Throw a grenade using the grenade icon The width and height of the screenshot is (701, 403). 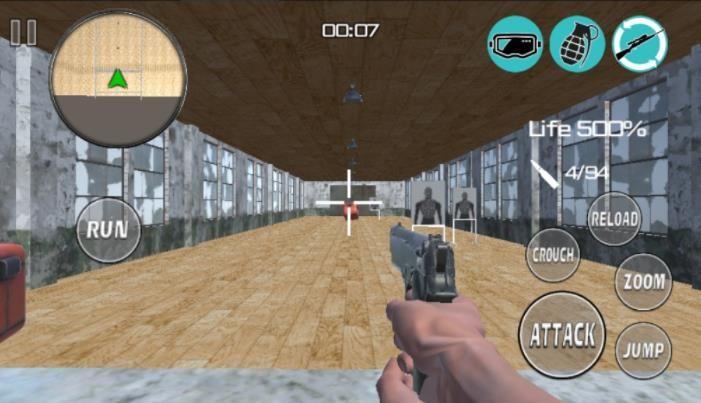[577, 44]
